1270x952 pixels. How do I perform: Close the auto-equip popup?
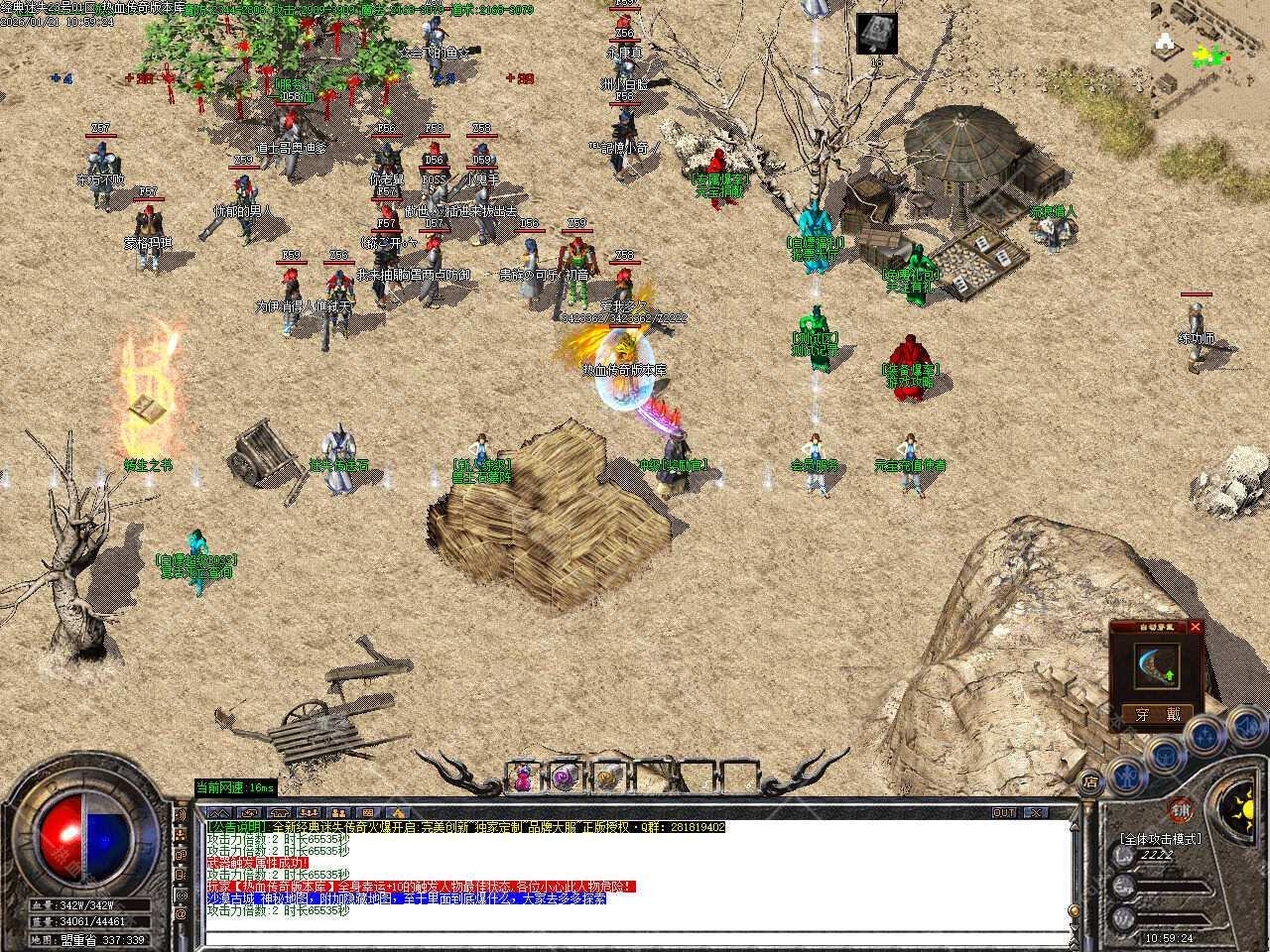click(x=1196, y=627)
